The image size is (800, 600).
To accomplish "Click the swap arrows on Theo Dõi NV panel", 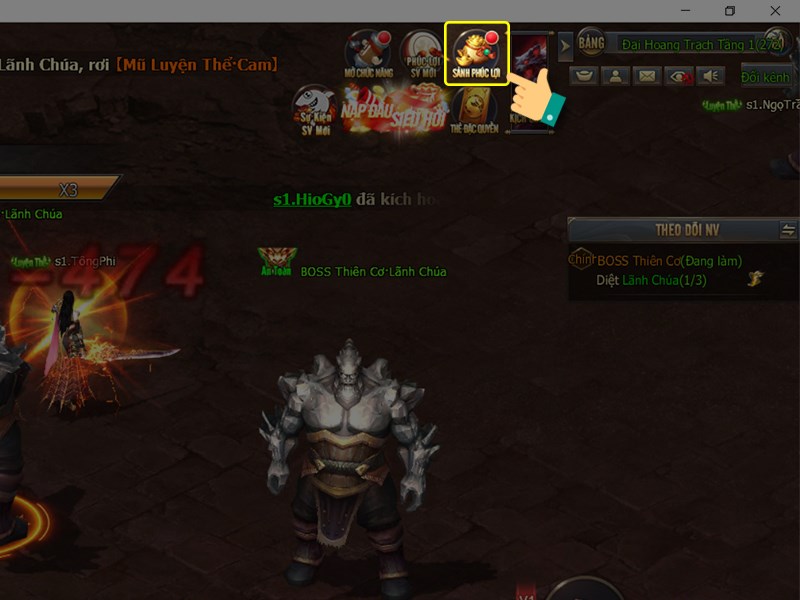I will click(x=788, y=230).
